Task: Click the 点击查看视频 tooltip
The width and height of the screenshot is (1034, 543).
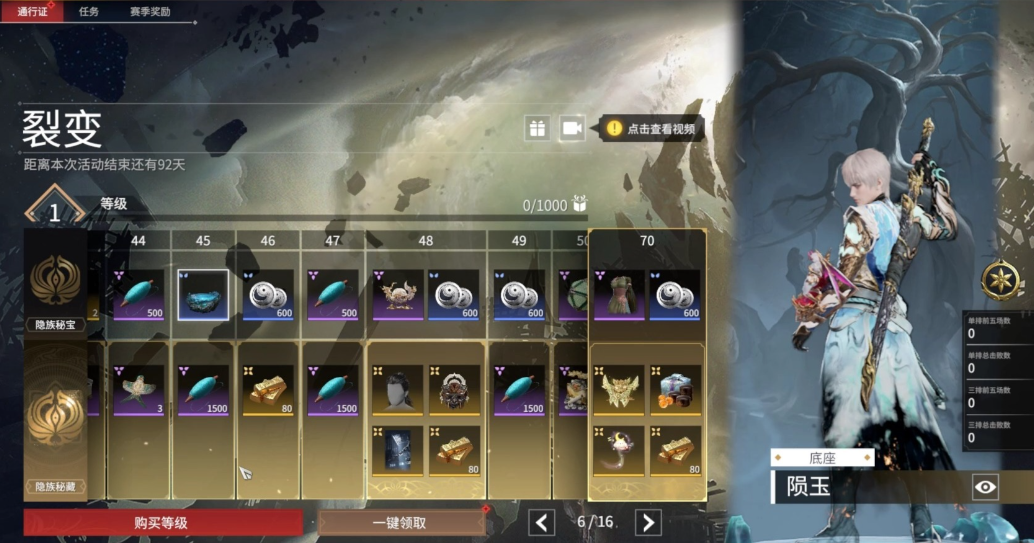Action: coord(652,129)
